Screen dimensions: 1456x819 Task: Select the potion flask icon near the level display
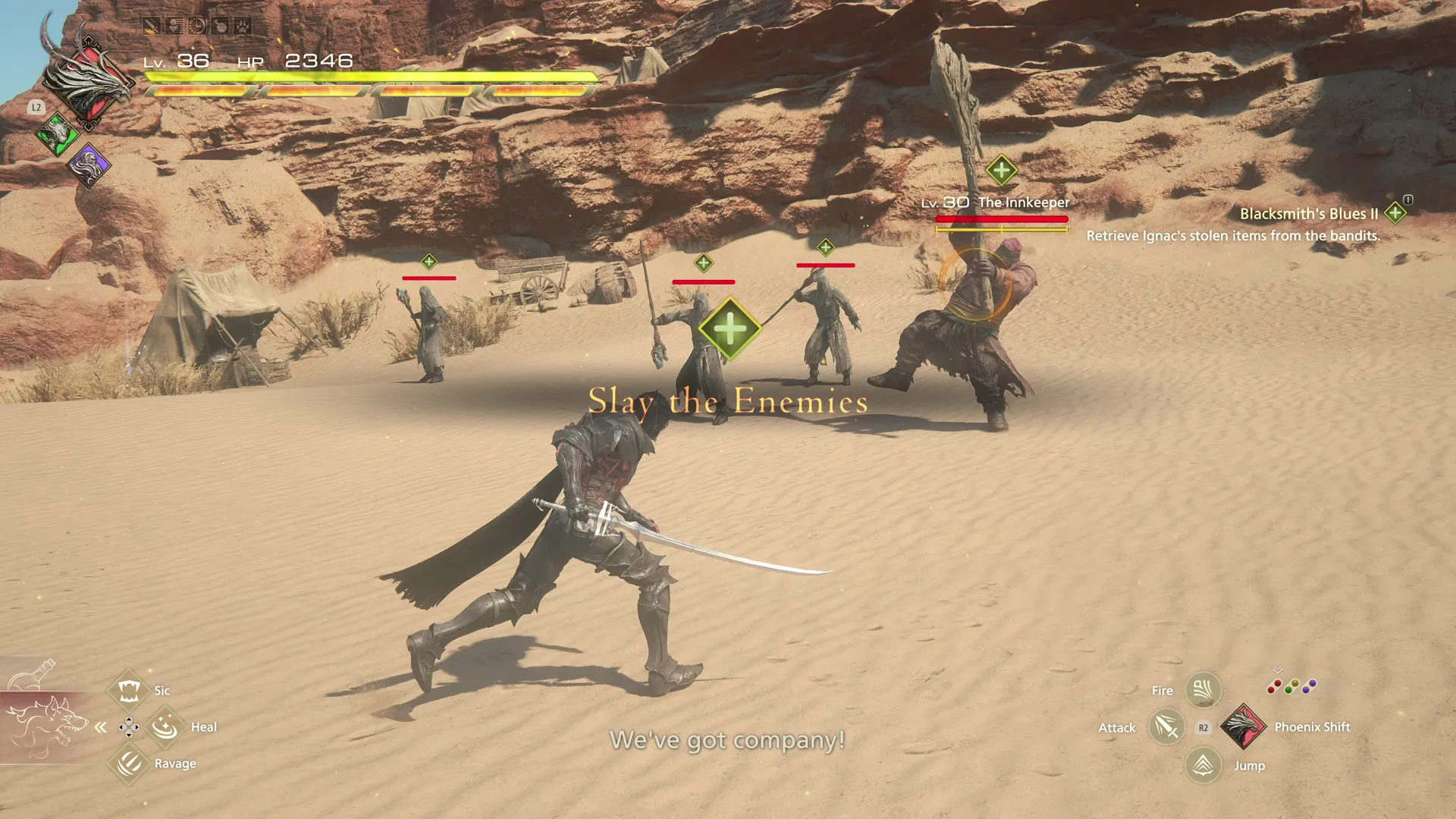tap(219, 27)
